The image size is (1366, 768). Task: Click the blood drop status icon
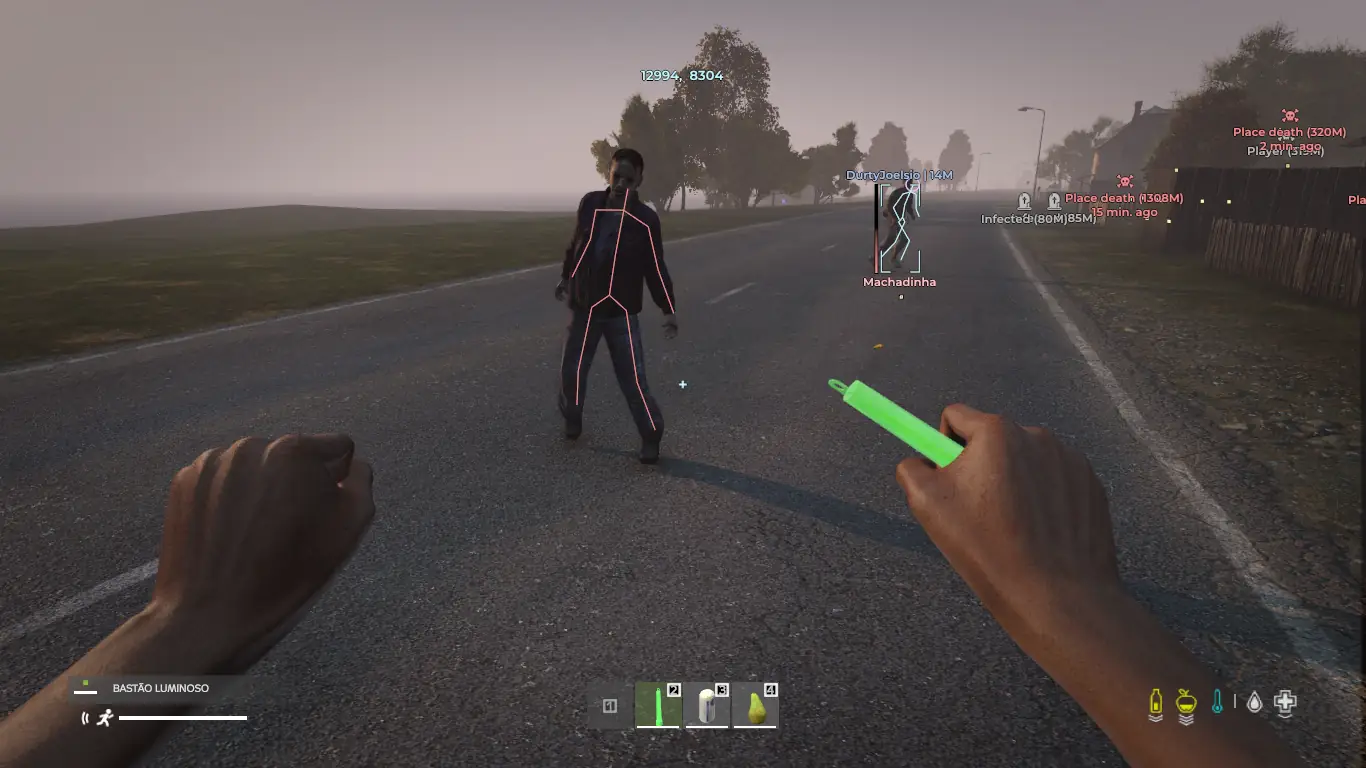[x=1254, y=702]
